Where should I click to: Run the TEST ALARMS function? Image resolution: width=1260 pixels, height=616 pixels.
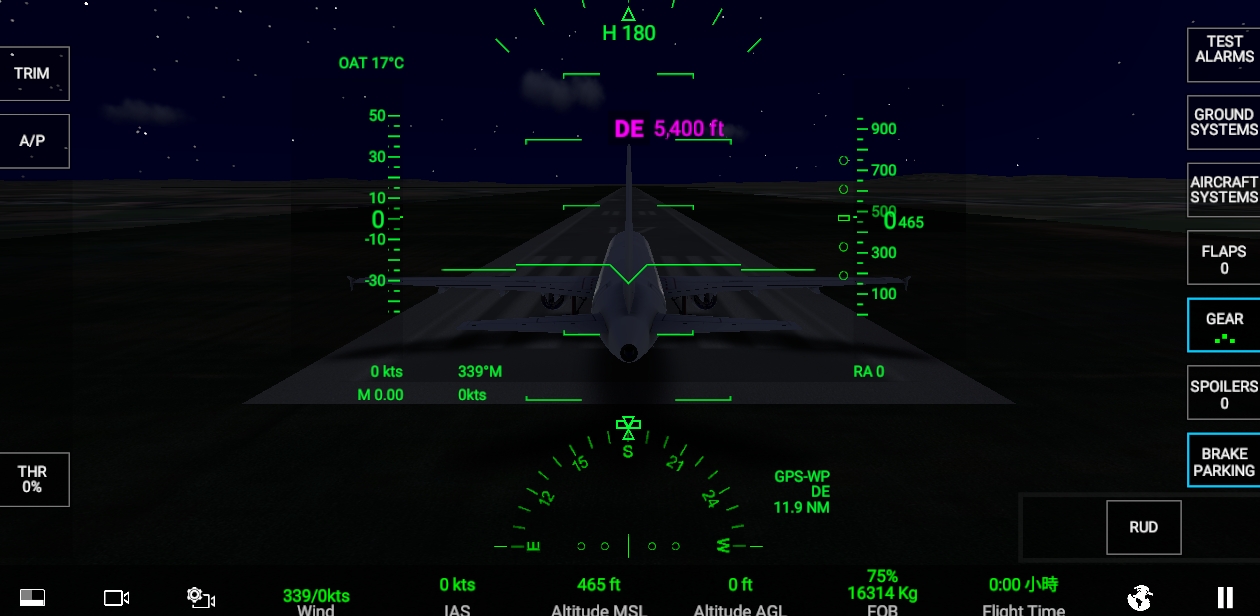pyautogui.click(x=1223, y=50)
